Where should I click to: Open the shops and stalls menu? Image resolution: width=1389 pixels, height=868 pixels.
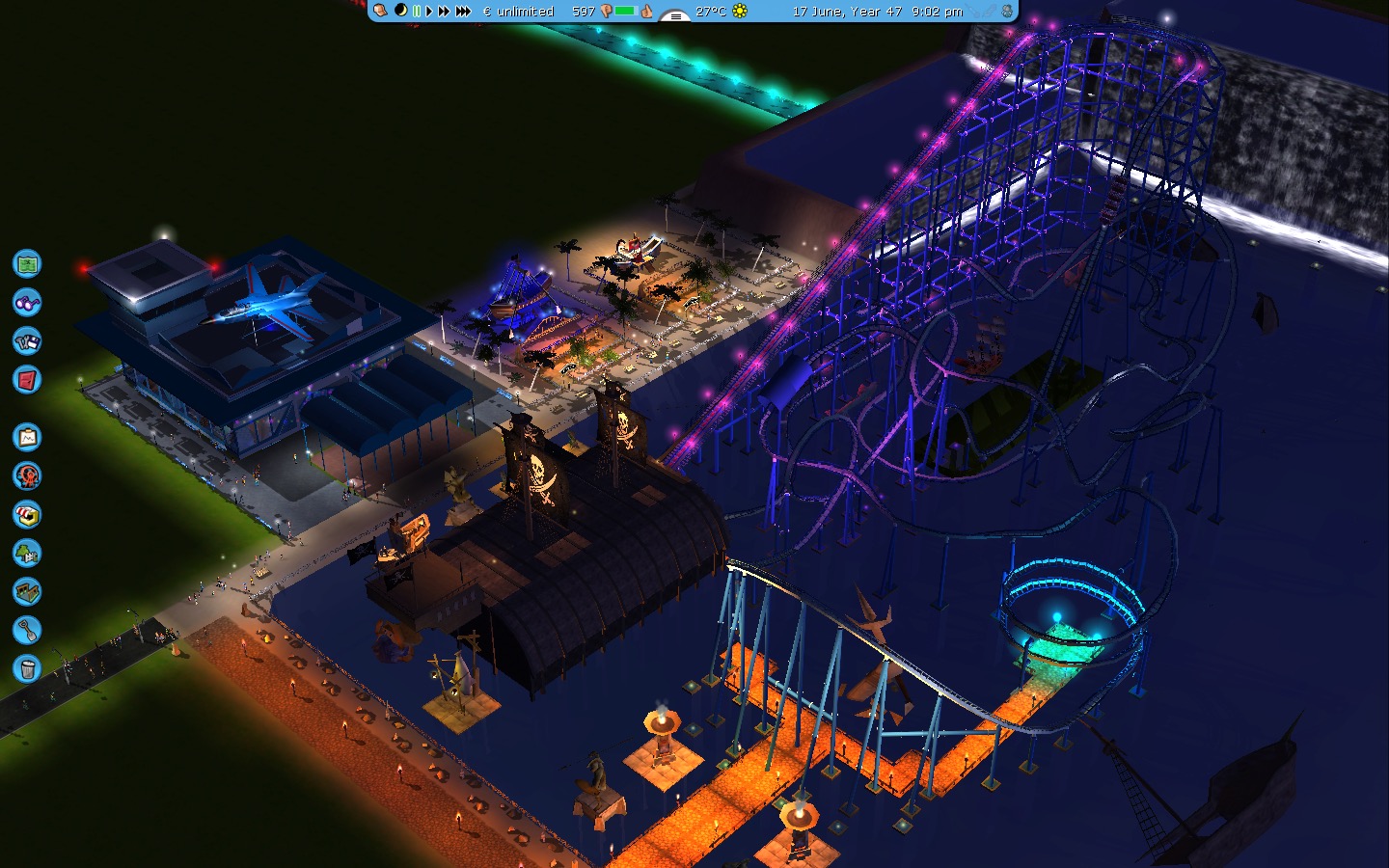coord(27,514)
